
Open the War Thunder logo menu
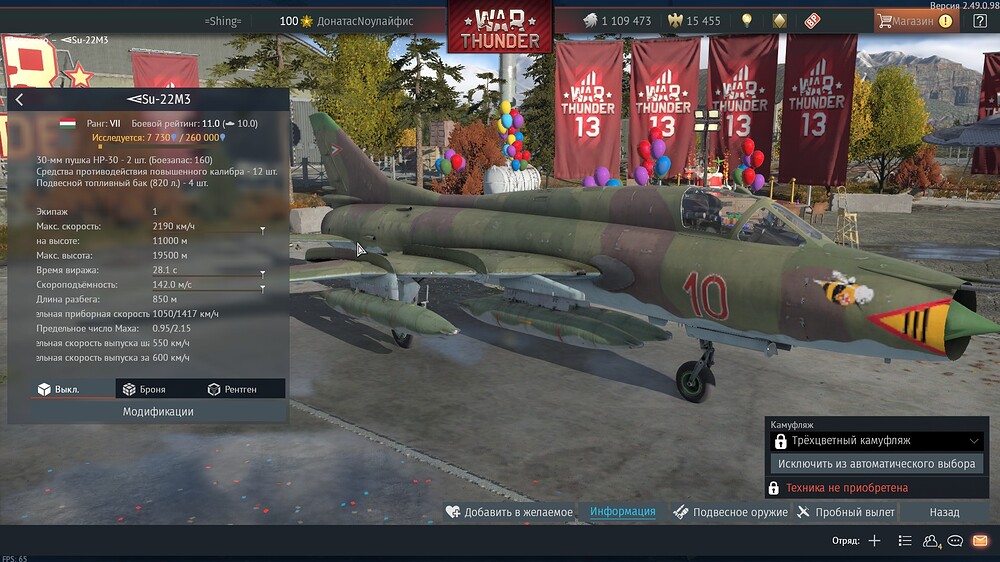tap(500, 27)
